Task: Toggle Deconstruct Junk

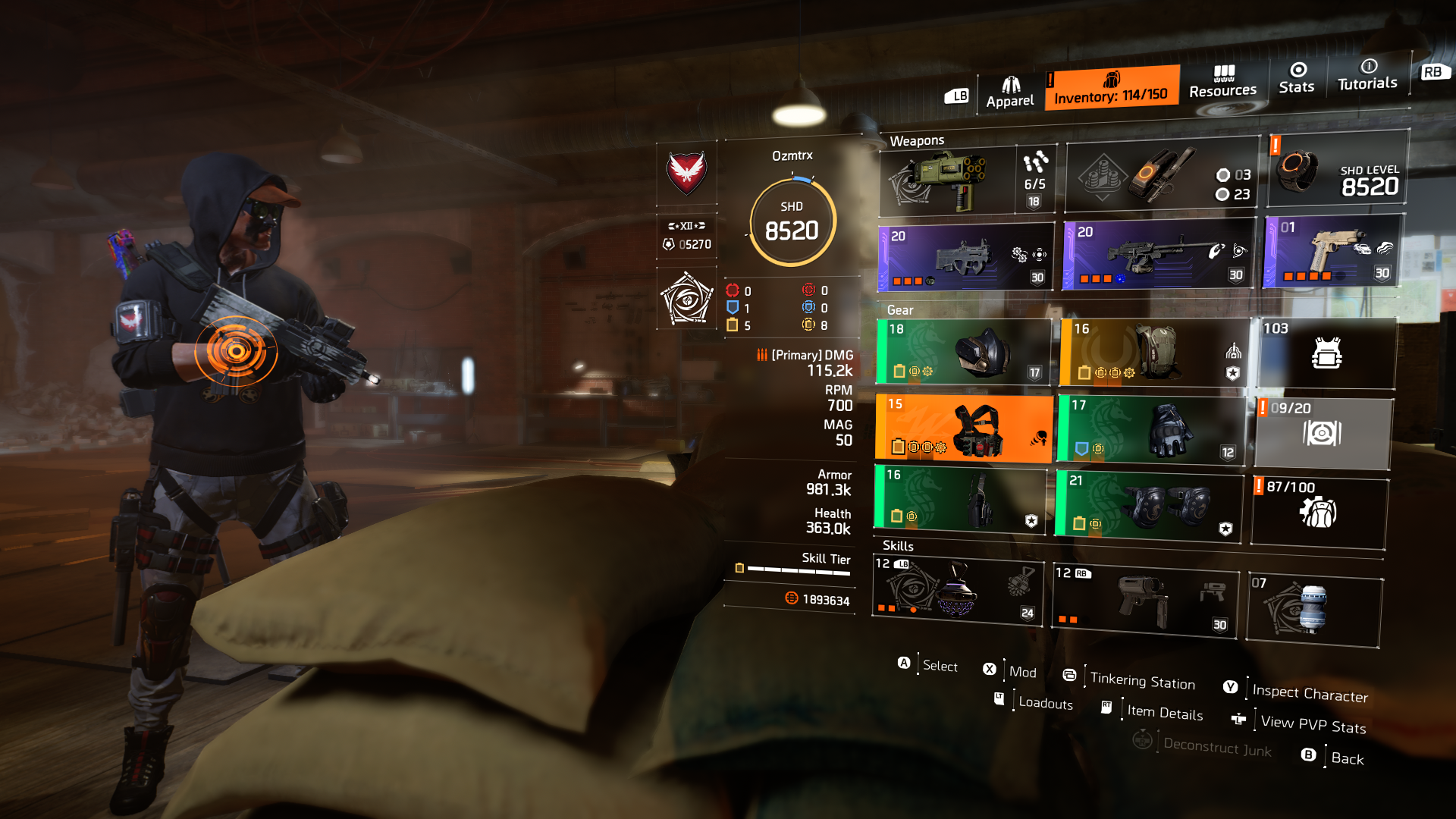Action: click(x=1217, y=750)
